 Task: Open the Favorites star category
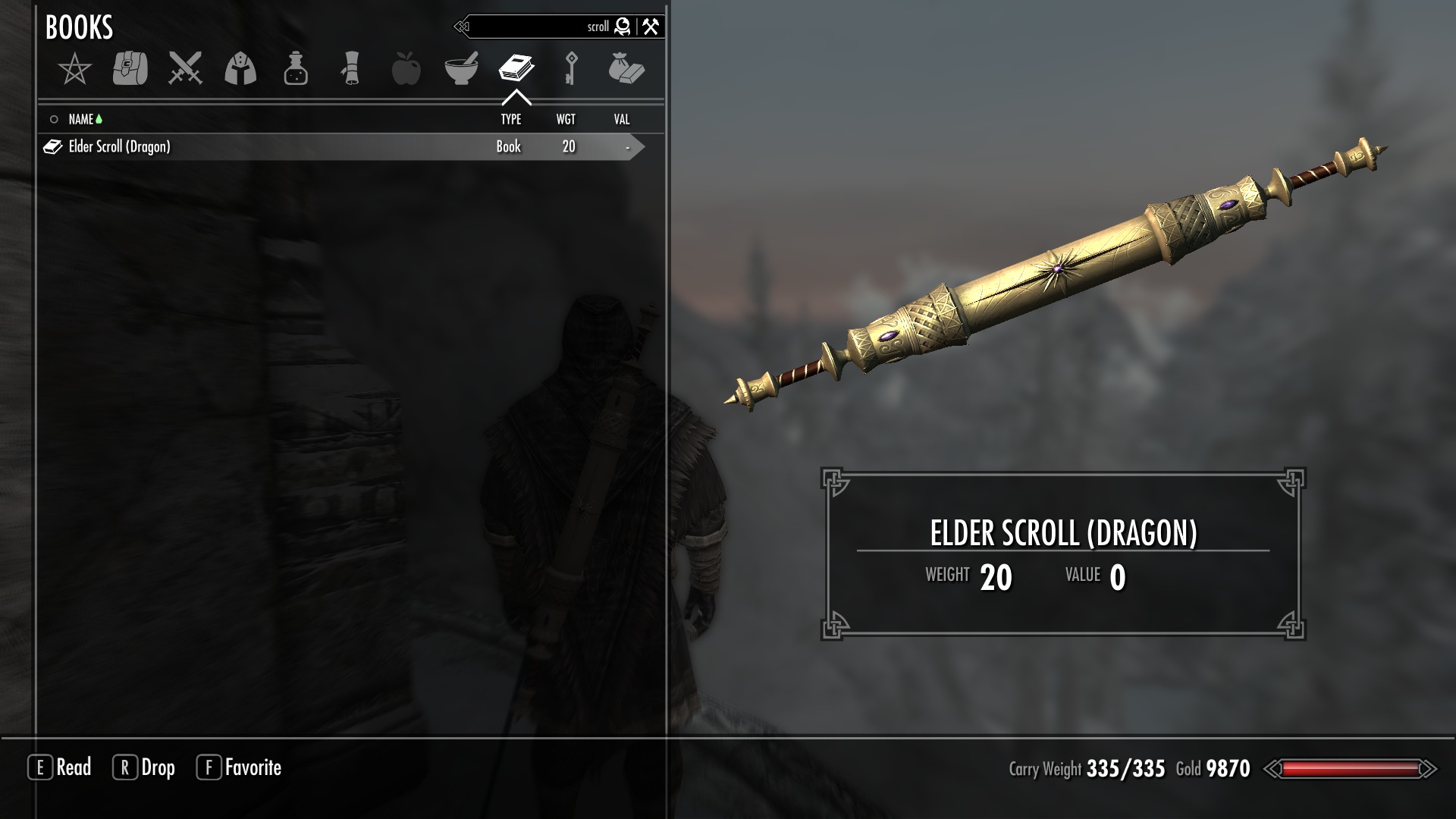coord(74,70)
